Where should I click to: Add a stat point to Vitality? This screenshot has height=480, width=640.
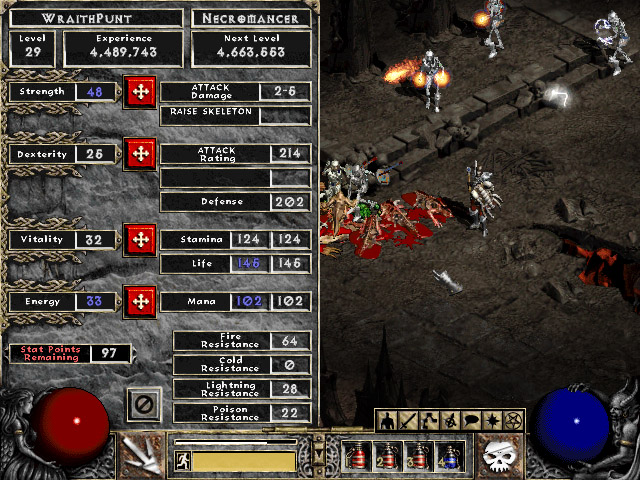[x=140, y=240]
